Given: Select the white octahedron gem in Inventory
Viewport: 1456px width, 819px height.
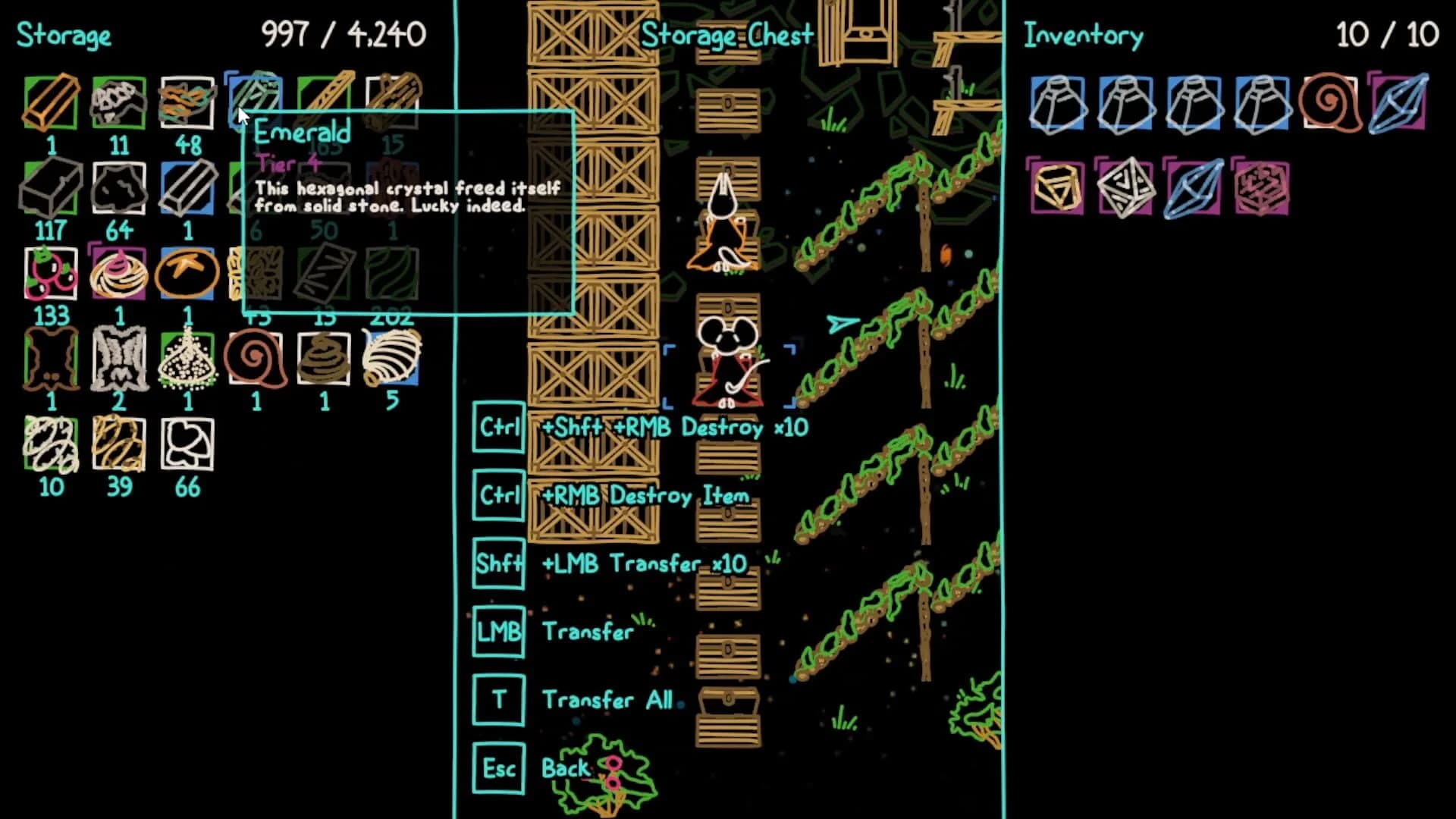Looking at the screenshot, I should point(1124,190).
